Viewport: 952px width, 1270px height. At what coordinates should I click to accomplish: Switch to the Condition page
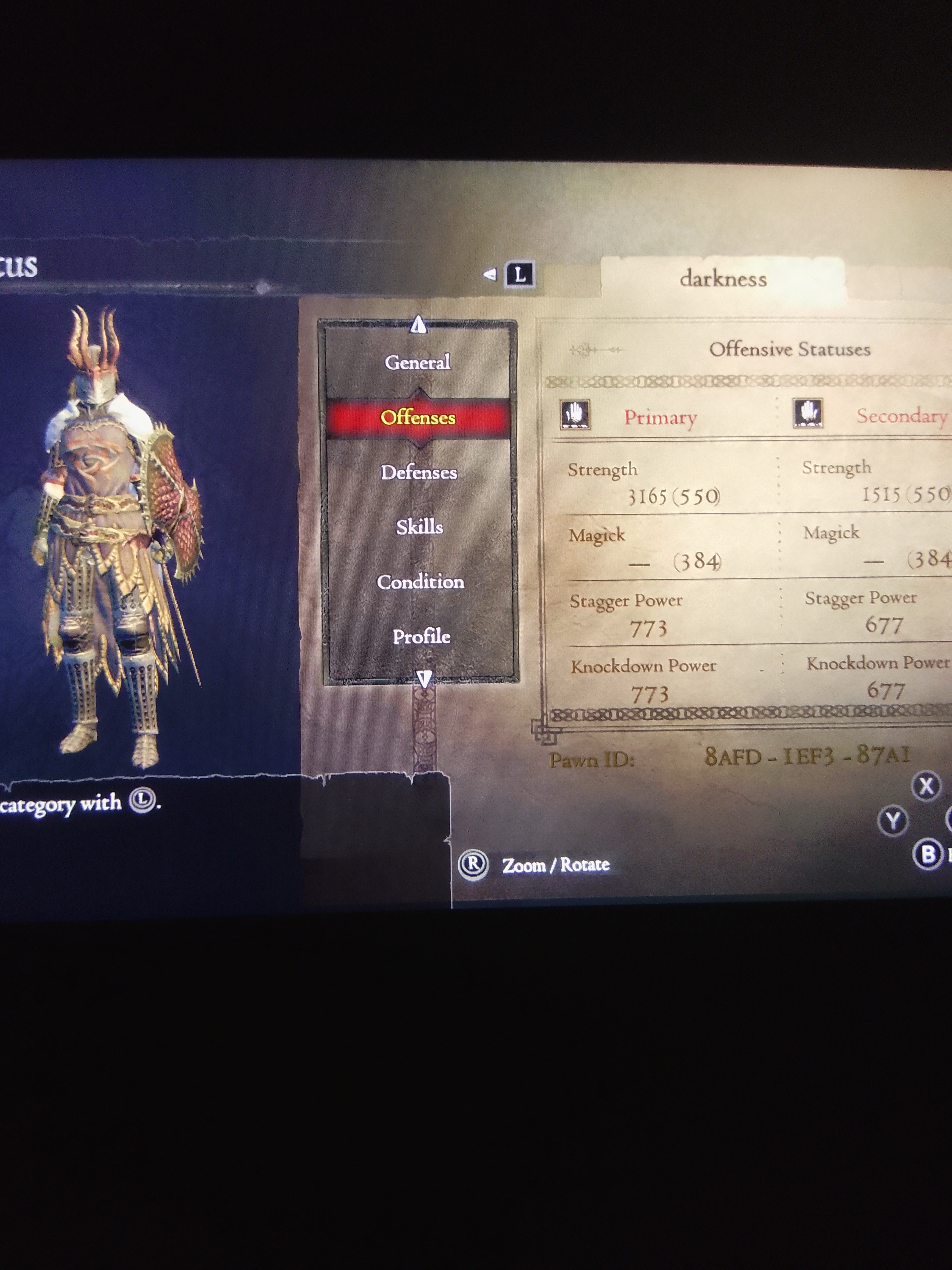pos(420,582)
